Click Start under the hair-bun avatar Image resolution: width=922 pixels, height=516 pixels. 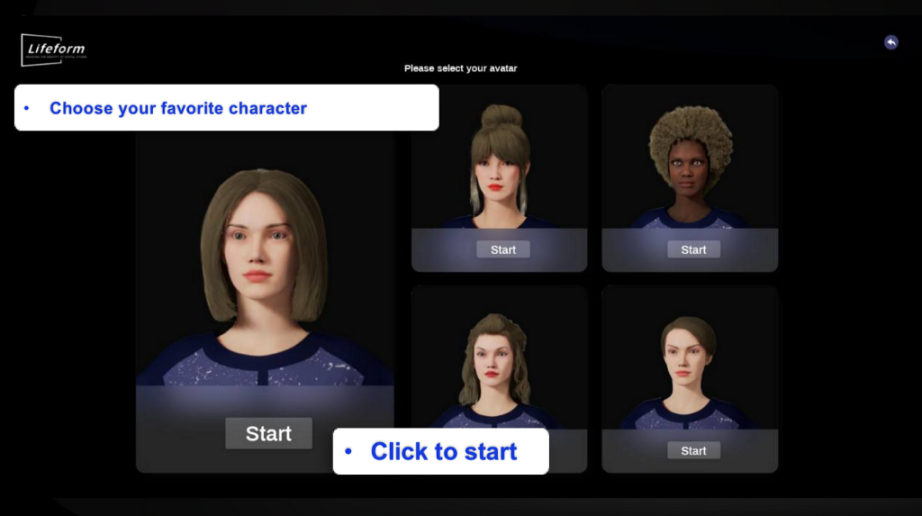[503, 249]
